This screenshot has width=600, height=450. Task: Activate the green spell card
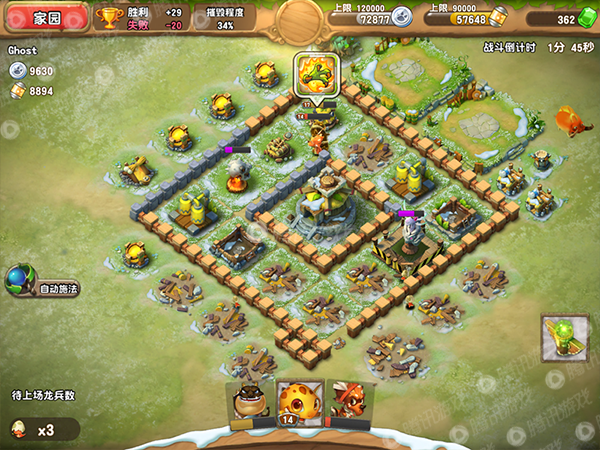pyautogui.click(x=564, y=337)
